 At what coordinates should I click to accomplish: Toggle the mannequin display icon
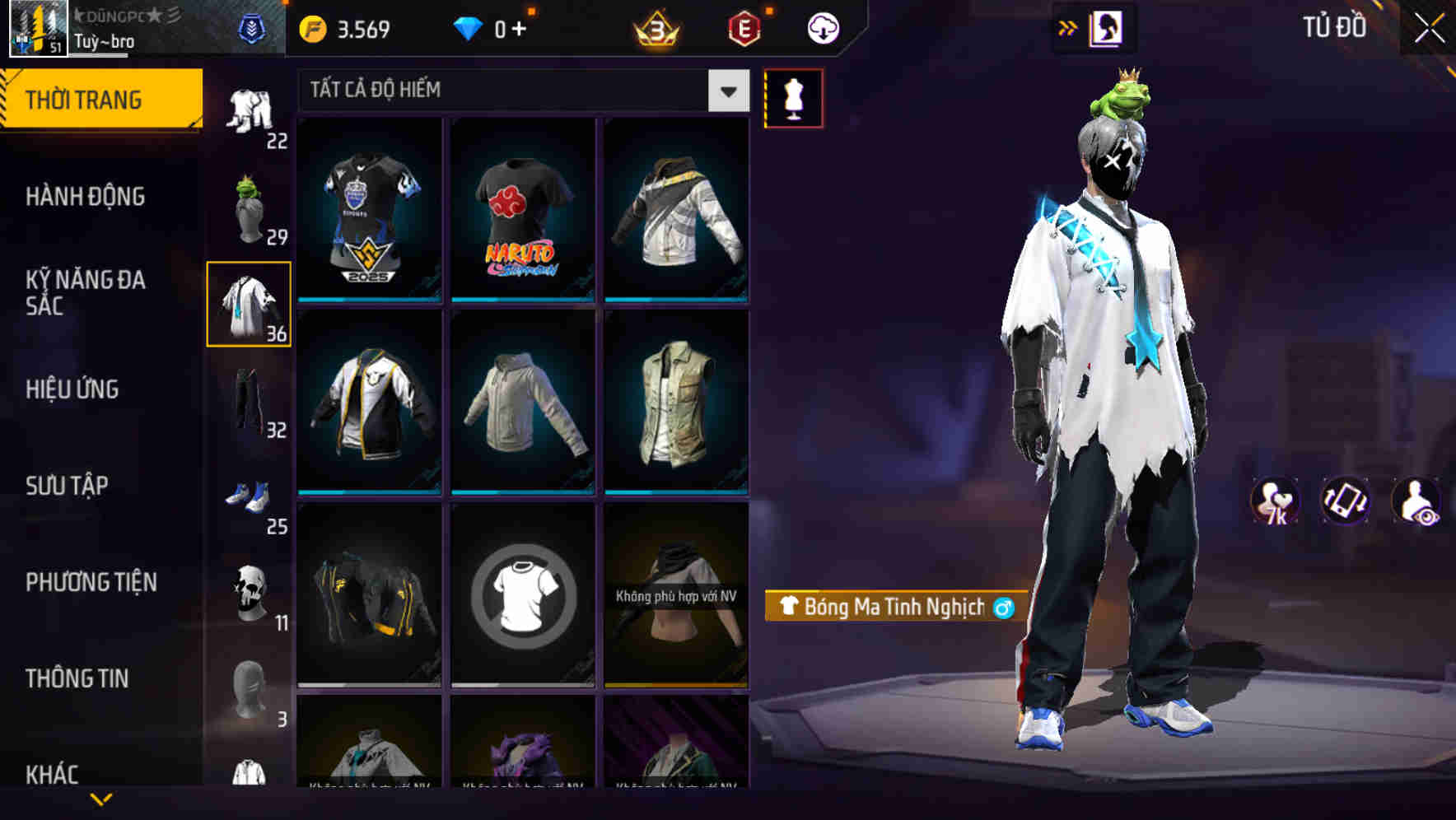pyautogui.click(x=795, y=99)
